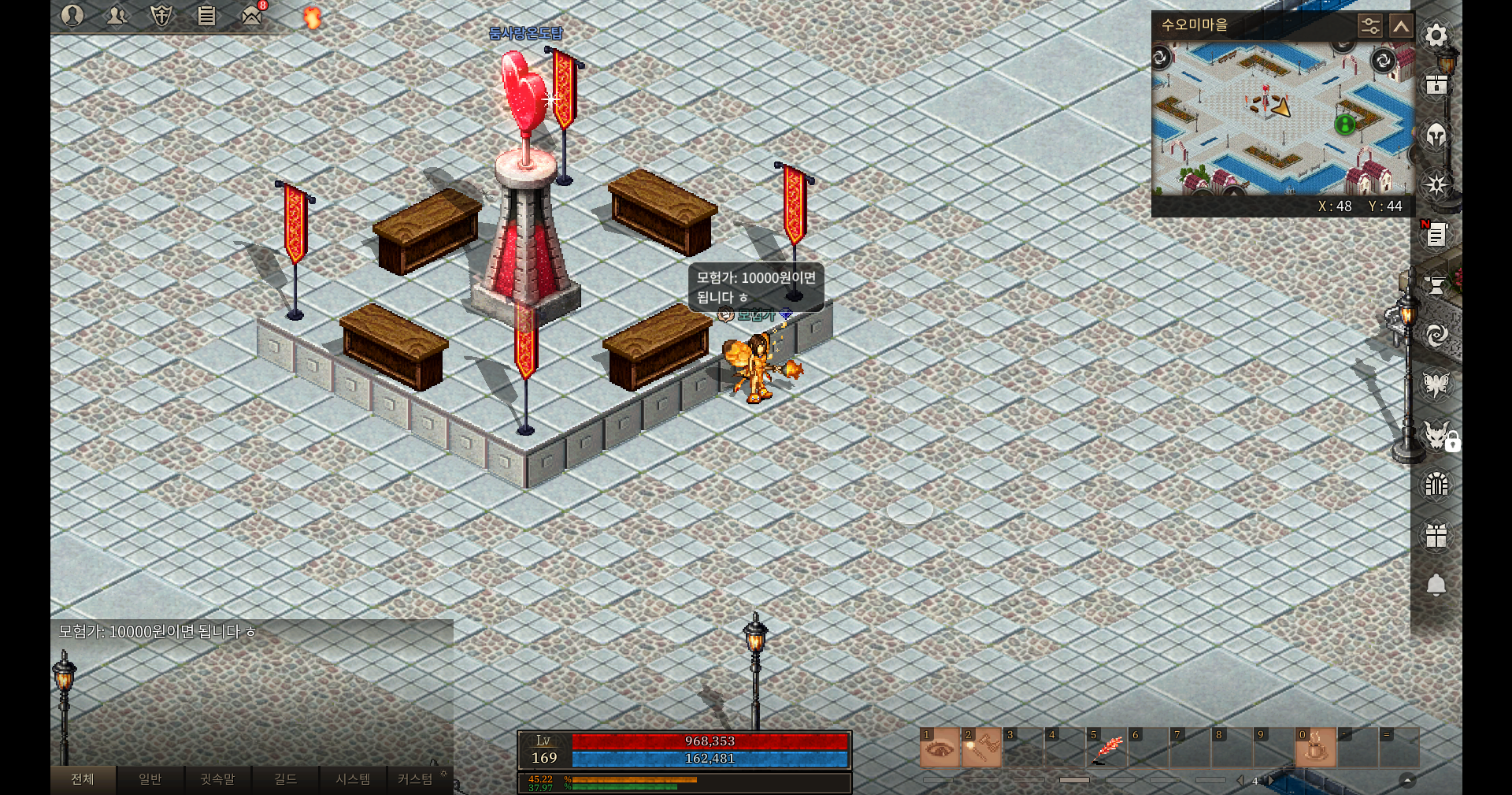Open the guild shield icon
1512x795 pixels.
(x=161, y=15)
